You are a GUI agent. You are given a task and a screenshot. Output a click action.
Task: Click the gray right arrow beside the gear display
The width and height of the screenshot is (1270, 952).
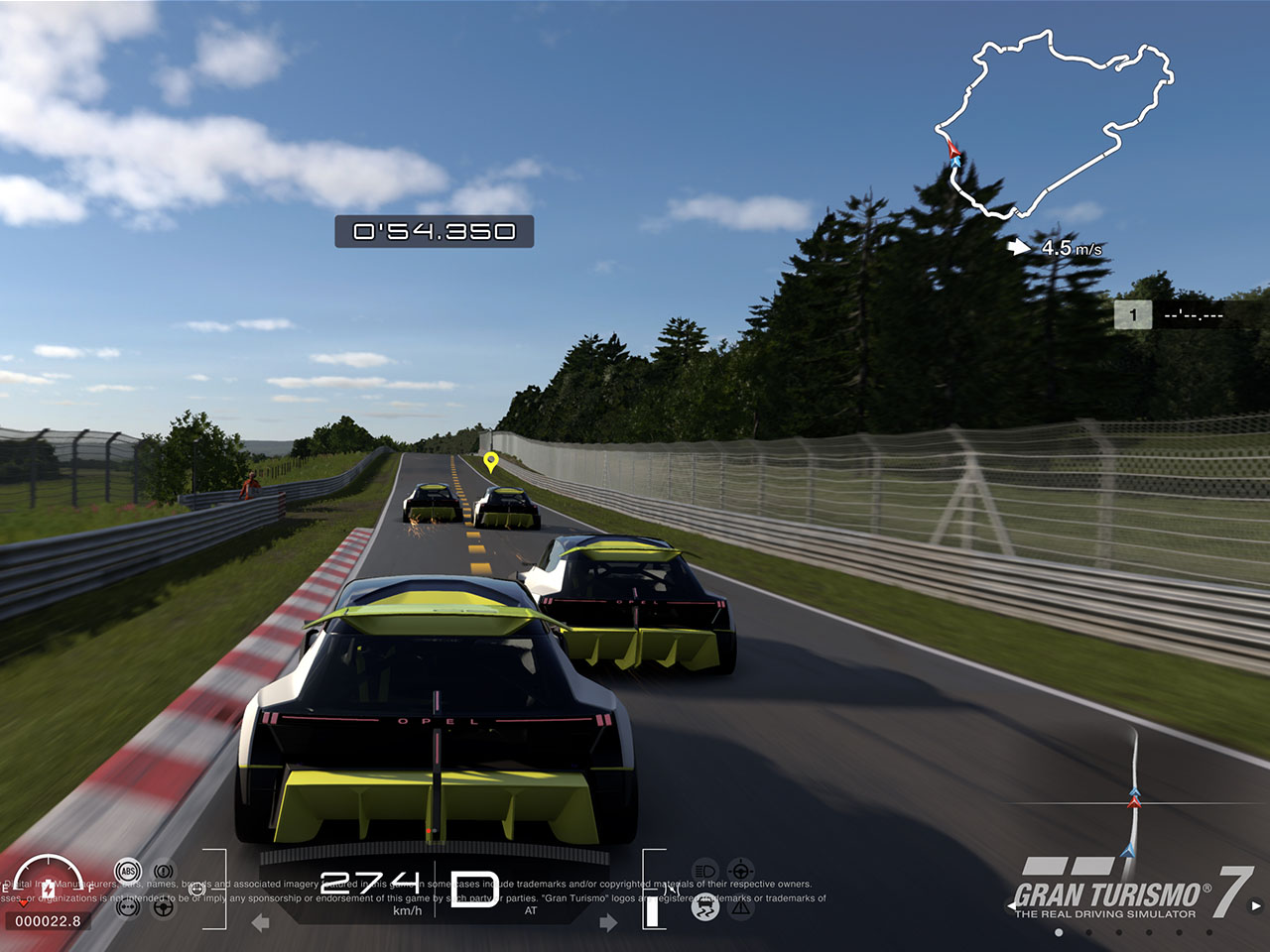coord(608,923)
